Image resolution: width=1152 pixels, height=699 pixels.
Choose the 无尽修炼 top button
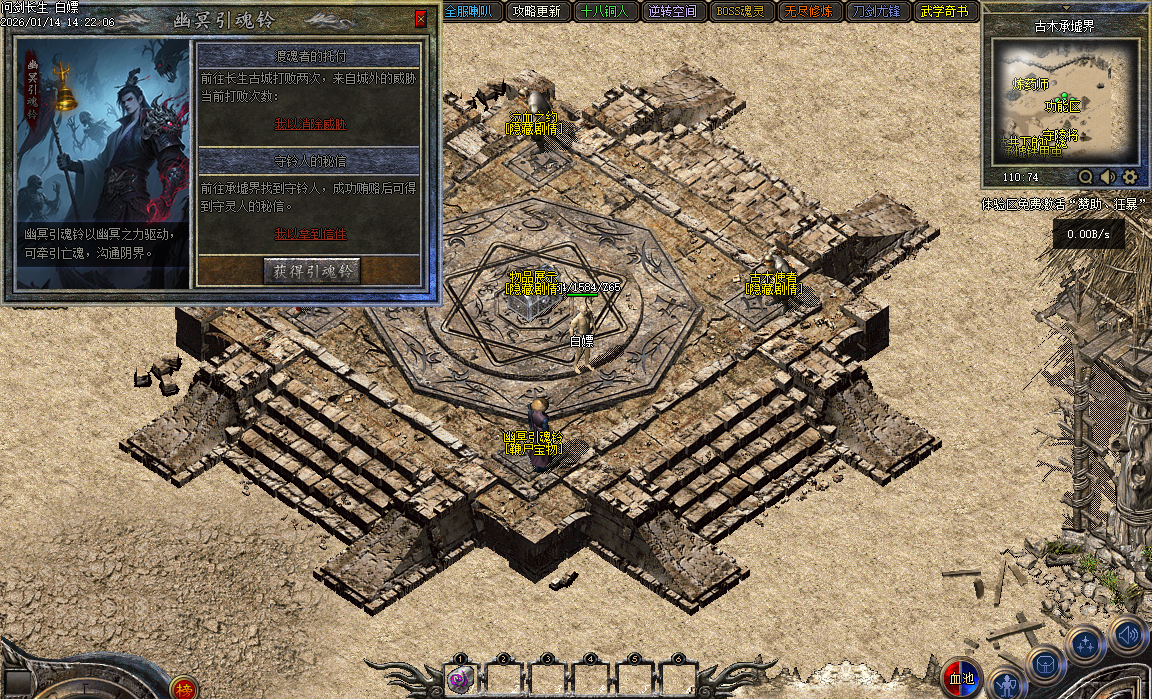(x=809, y=12)
